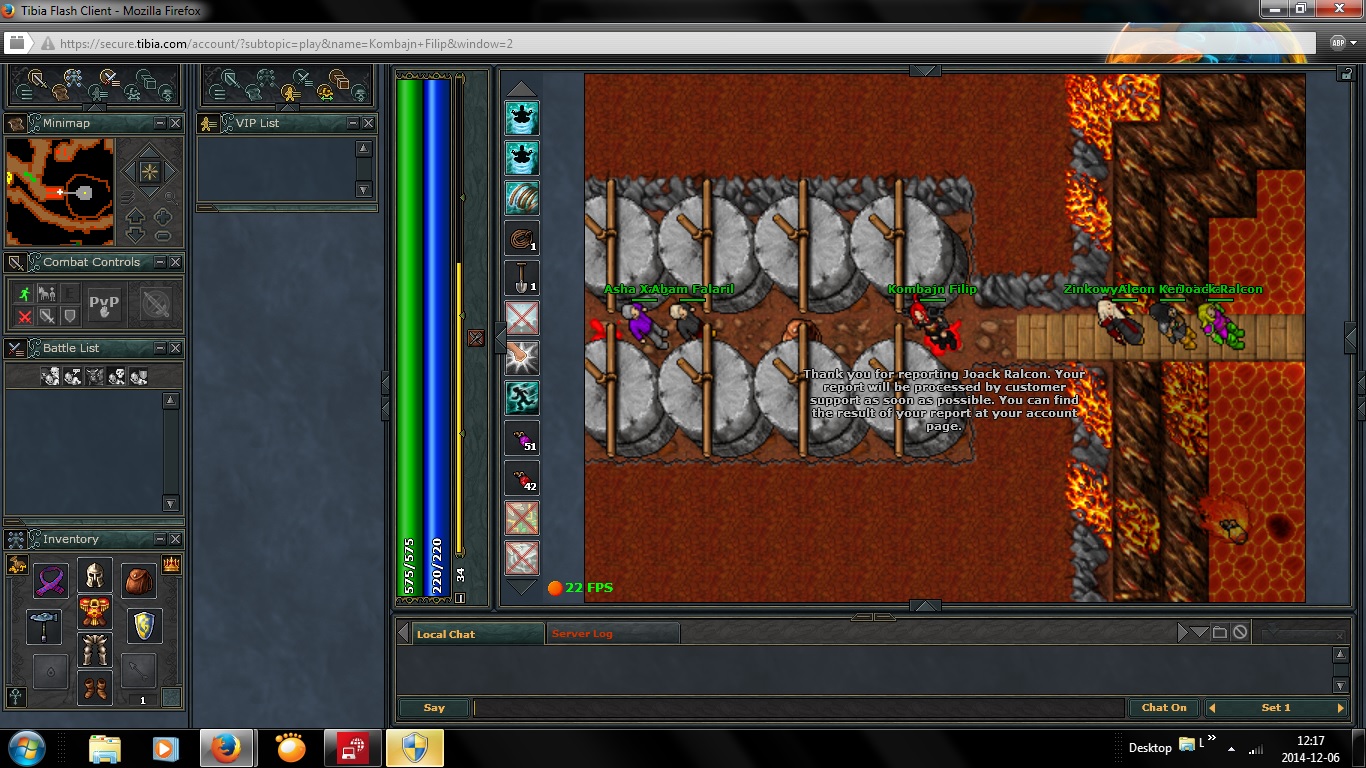Select the green running chase mode icon
Viewport: 1366px width, 768px height.
pos(25,294)
